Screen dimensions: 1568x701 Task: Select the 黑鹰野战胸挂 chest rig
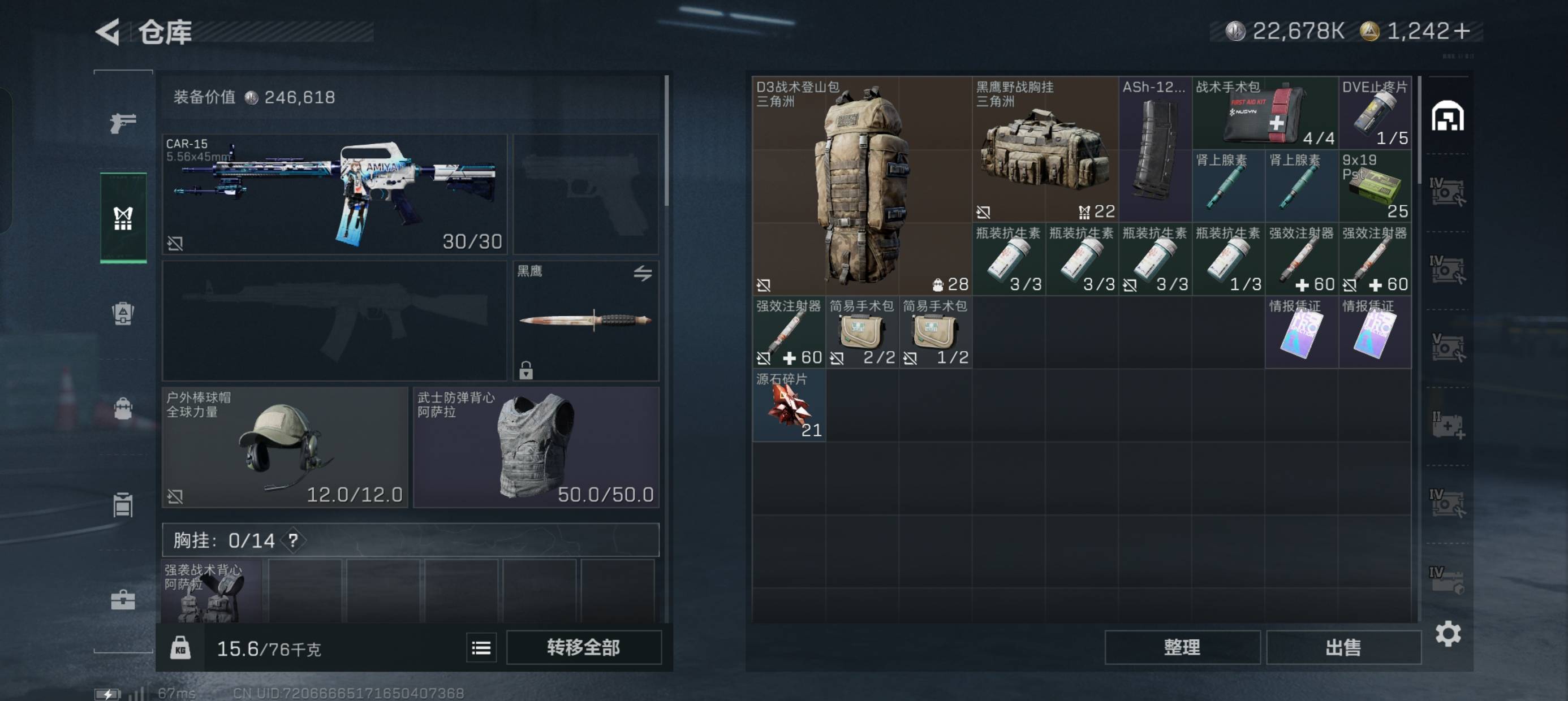click(1045, 149)
